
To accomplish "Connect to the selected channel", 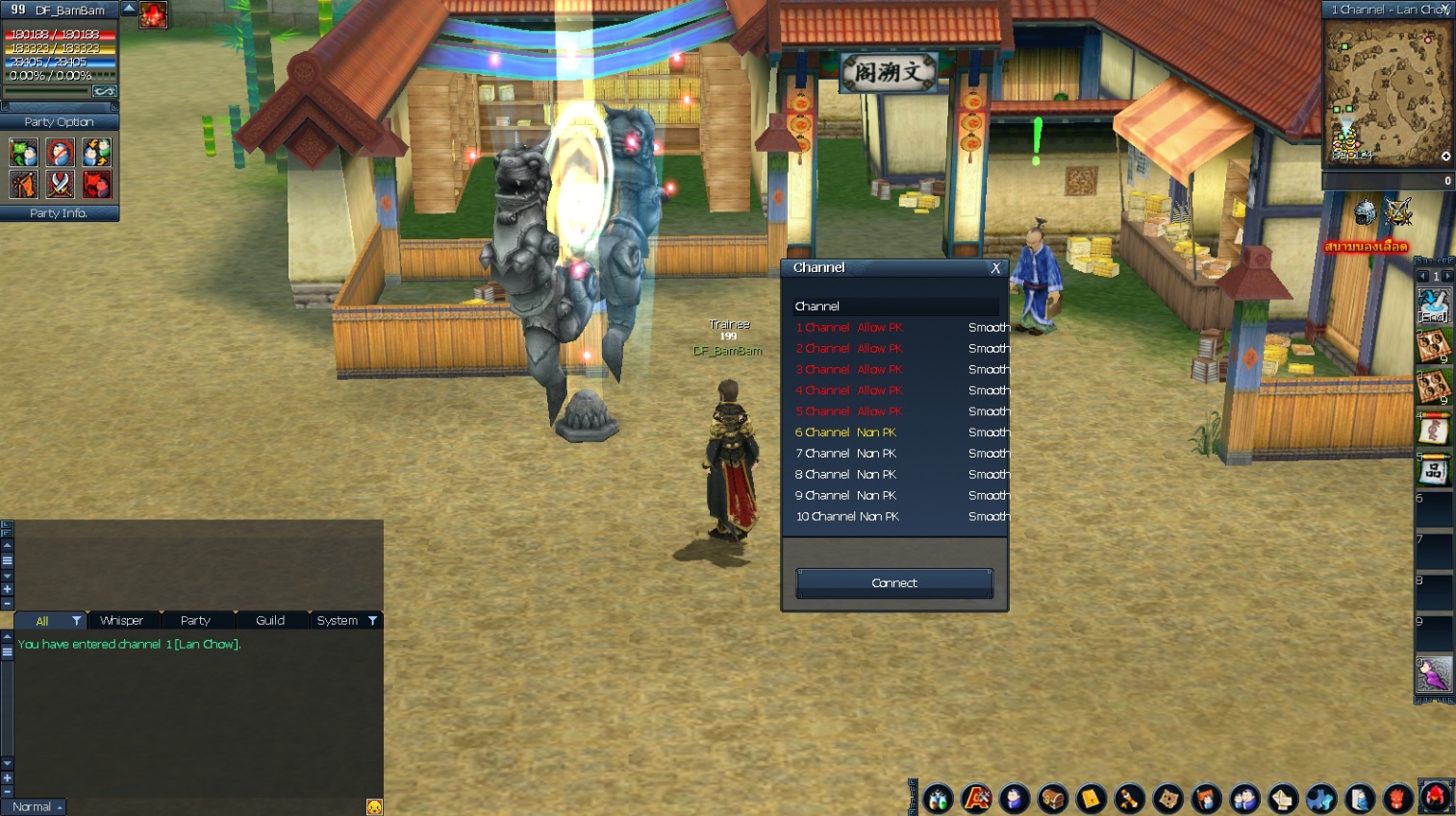I will (894, 583).
